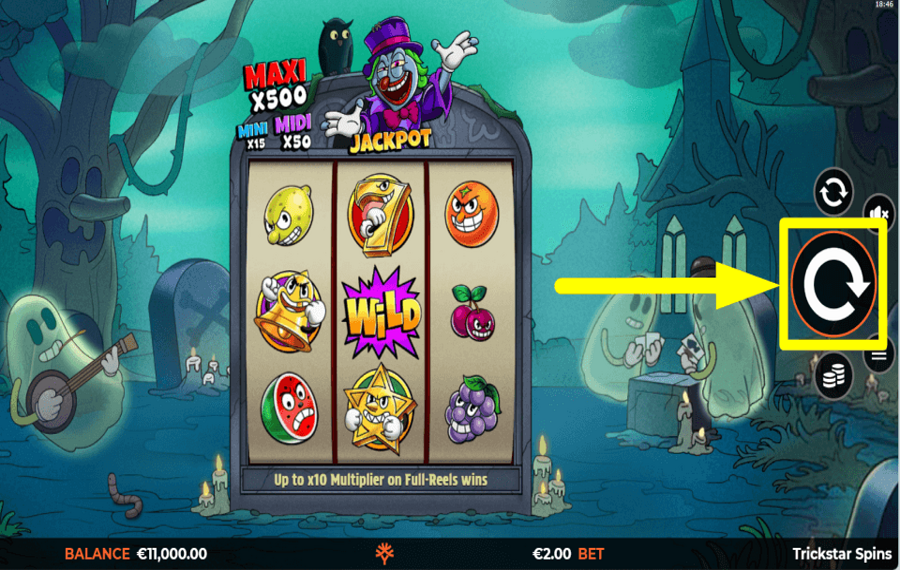This screenshot has width=900, height=570.
Task: Click the €2.00 BET amount
Action: coord(567,553)
